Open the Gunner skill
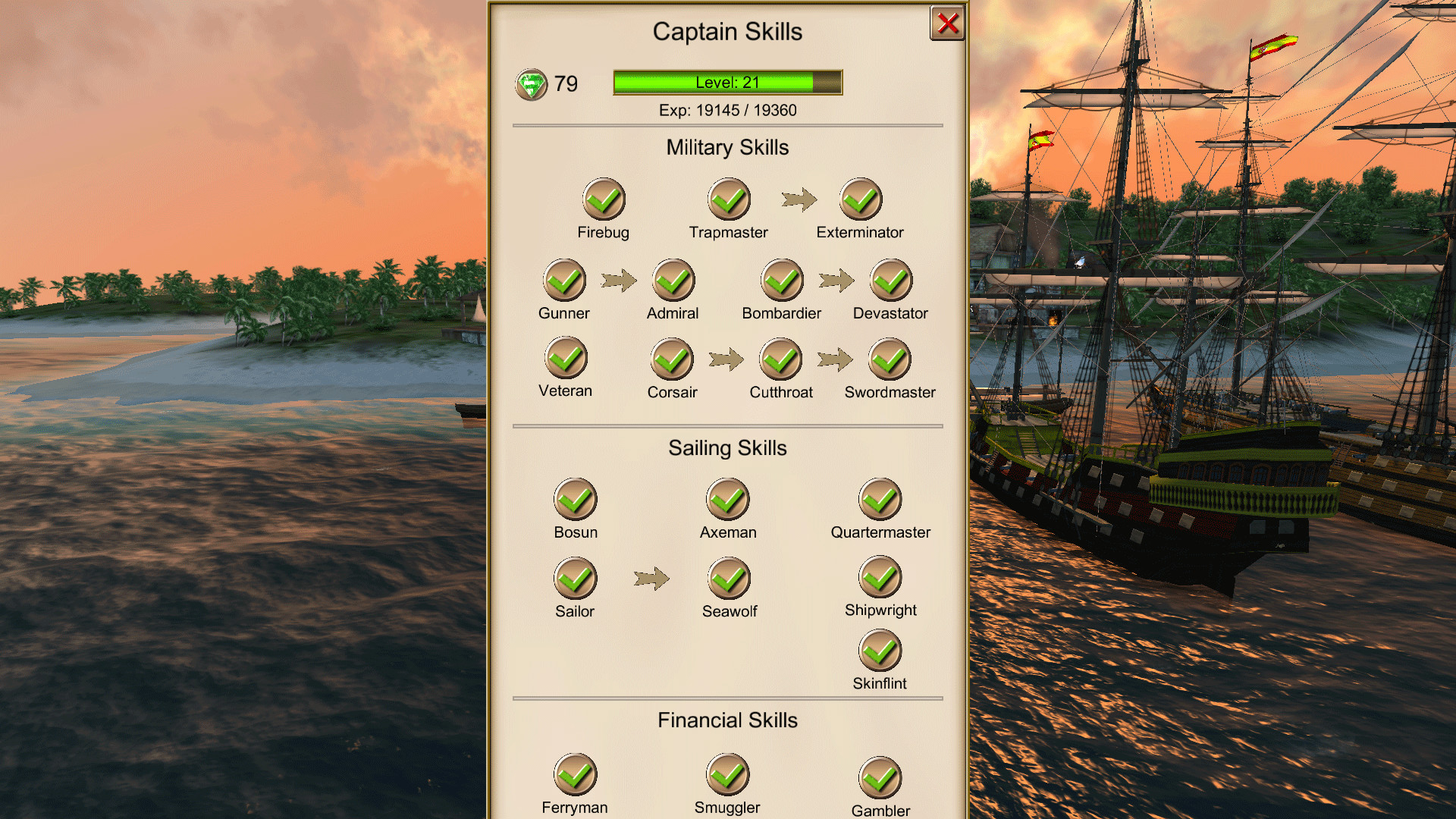 pyautogui.click(x=563, y=281)
